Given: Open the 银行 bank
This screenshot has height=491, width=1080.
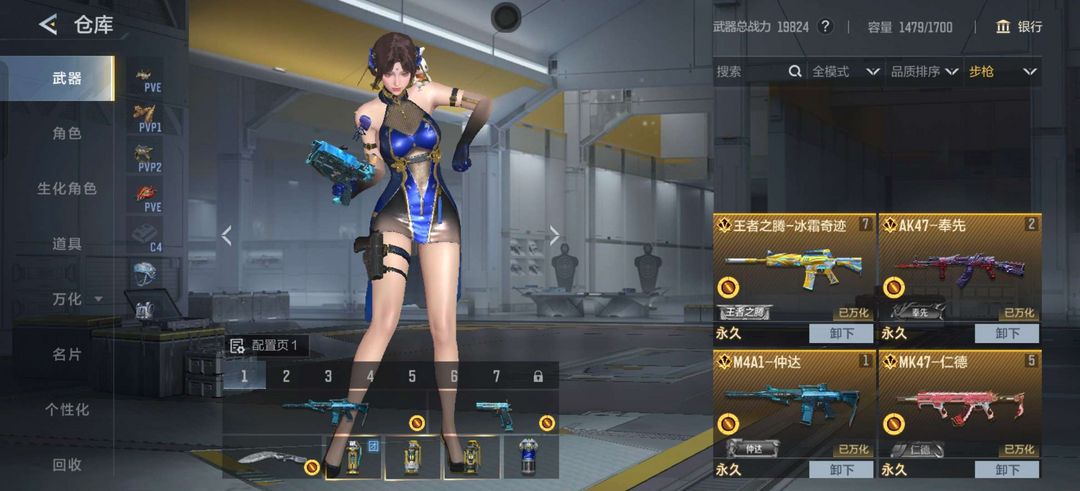Looking at the screenshot, I should [1019, 27].
